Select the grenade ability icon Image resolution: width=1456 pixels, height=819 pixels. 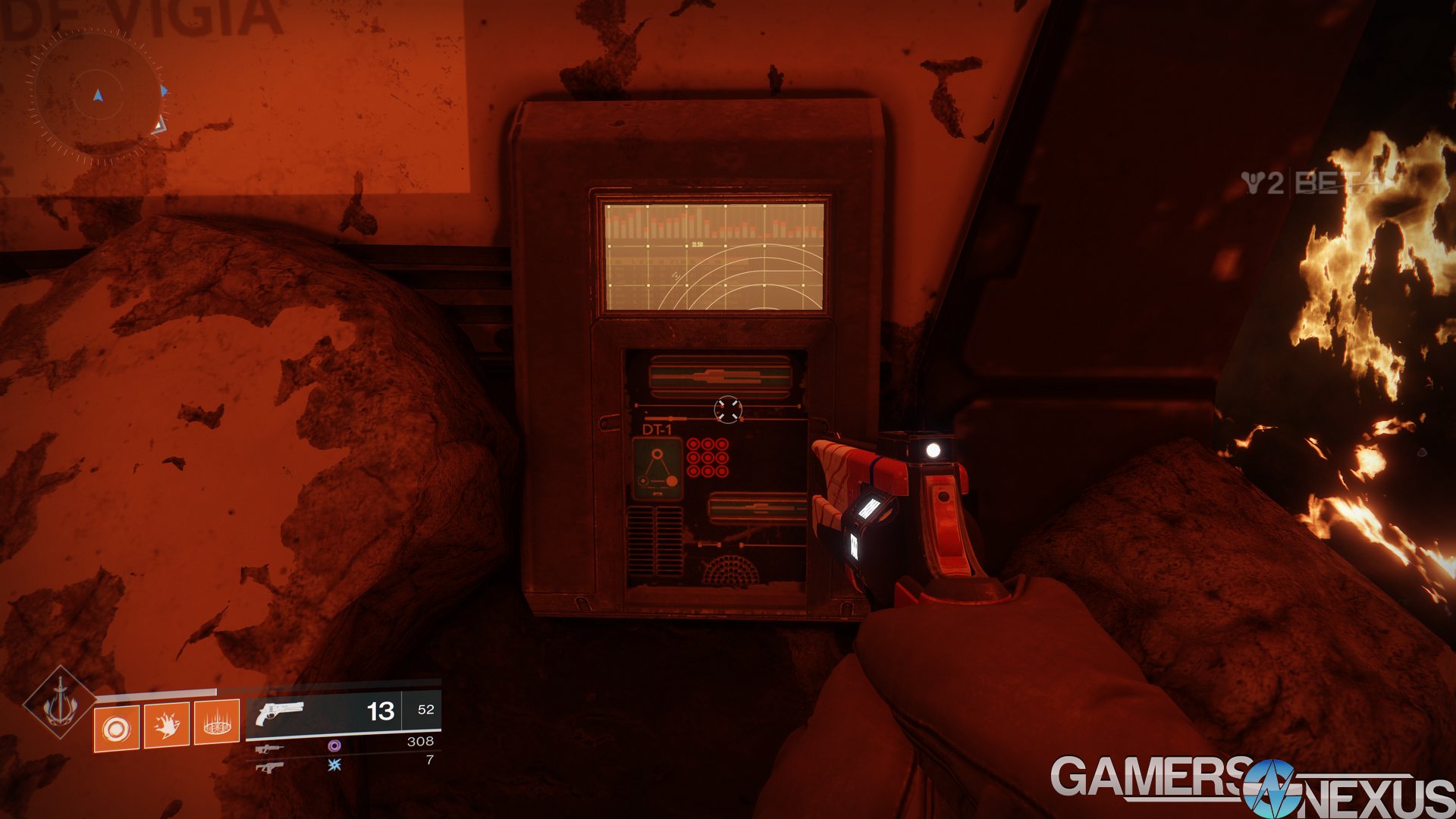pos(116,728)
